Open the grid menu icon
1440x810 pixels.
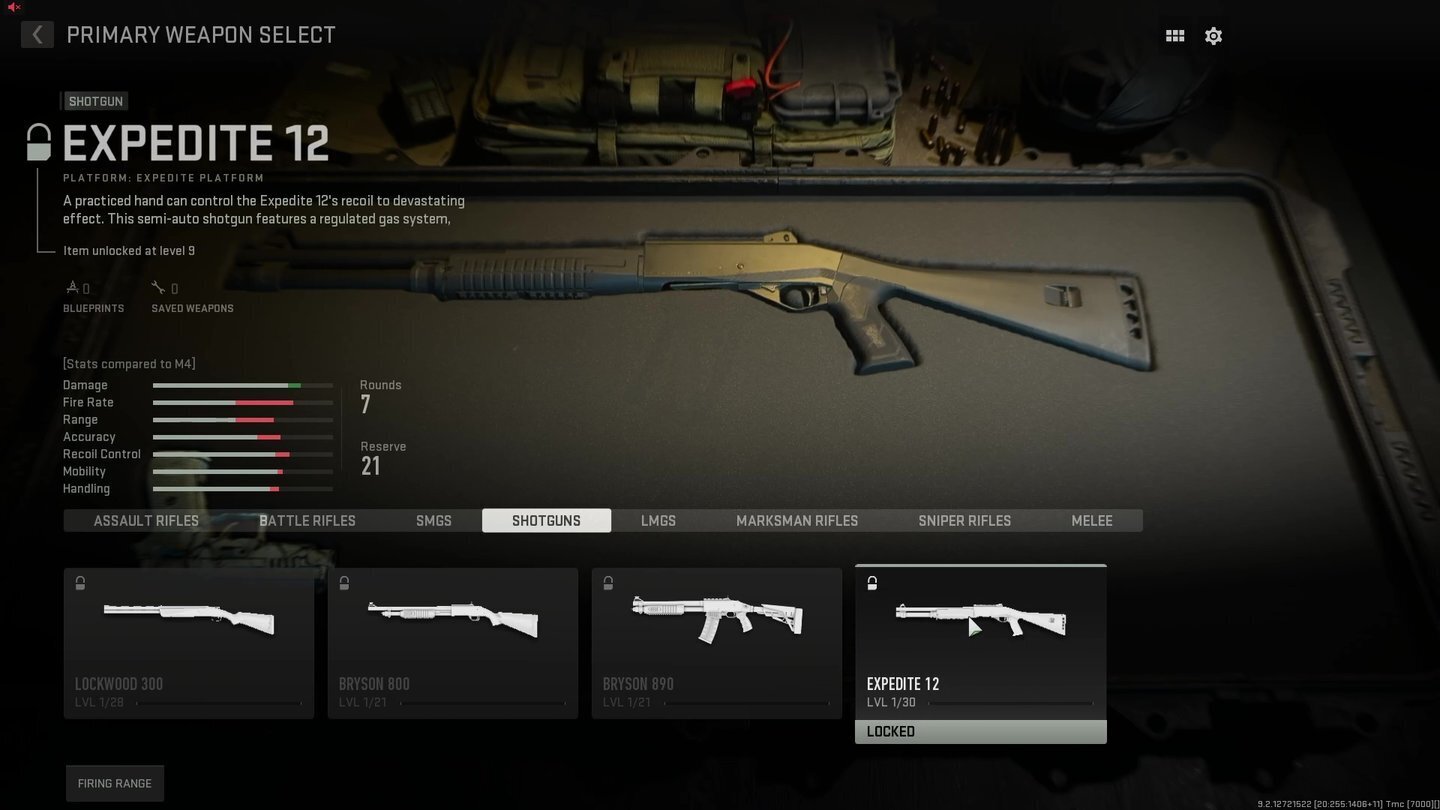pyautogui.click(x=1175, y=36)
